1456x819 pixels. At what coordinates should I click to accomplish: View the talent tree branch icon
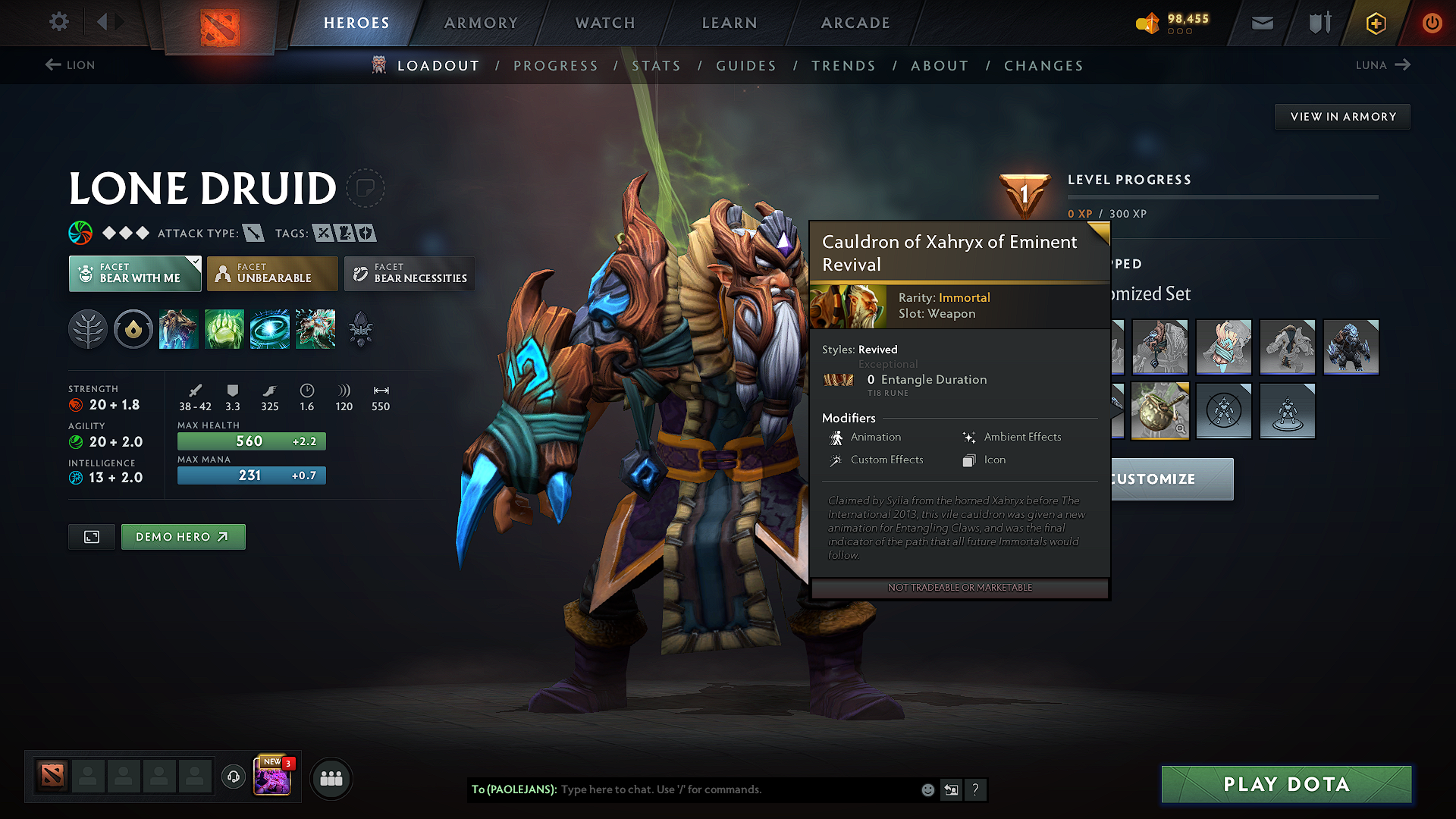click(88, 329)
